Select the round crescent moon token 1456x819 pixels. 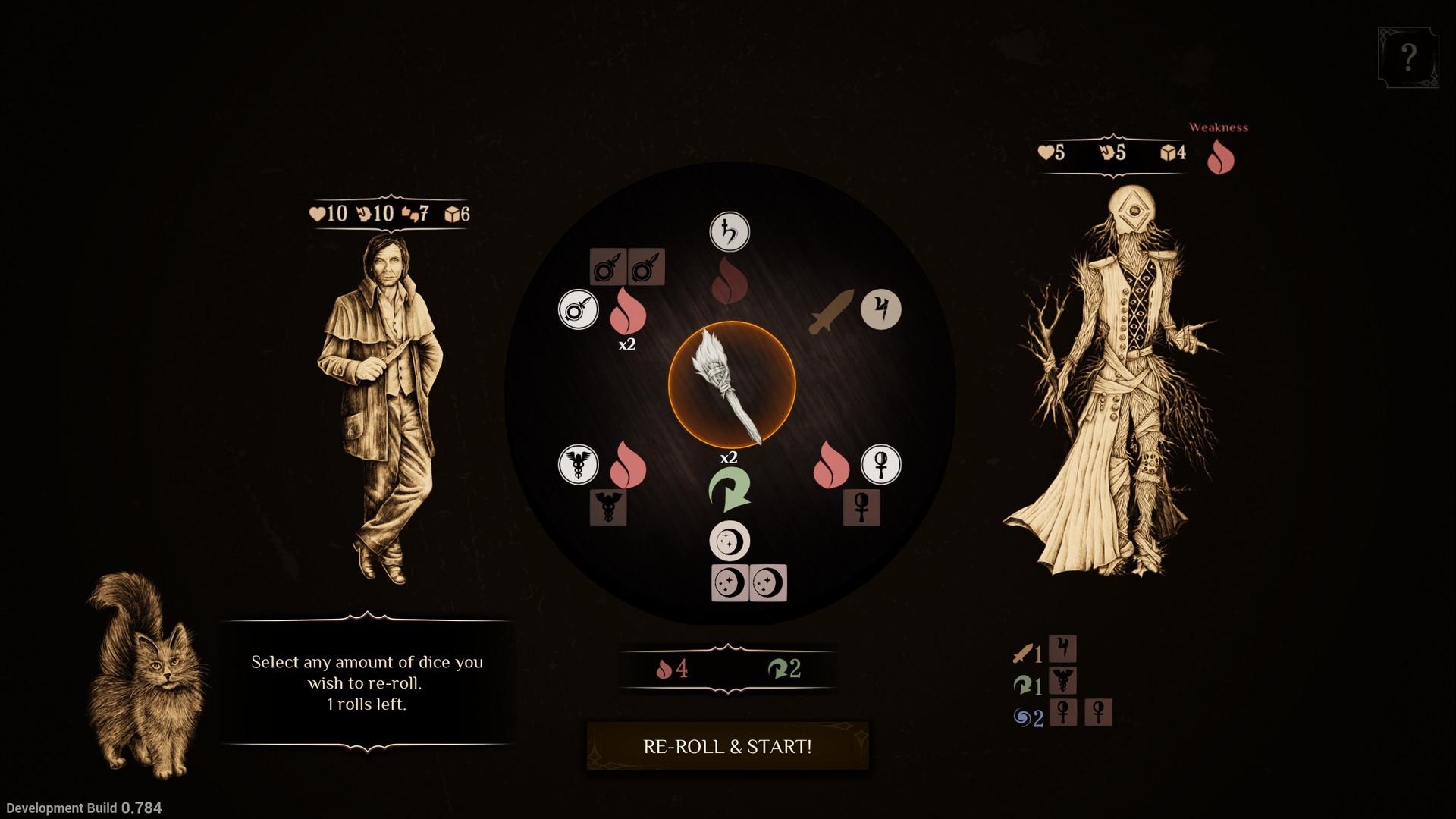pos(730,541)
